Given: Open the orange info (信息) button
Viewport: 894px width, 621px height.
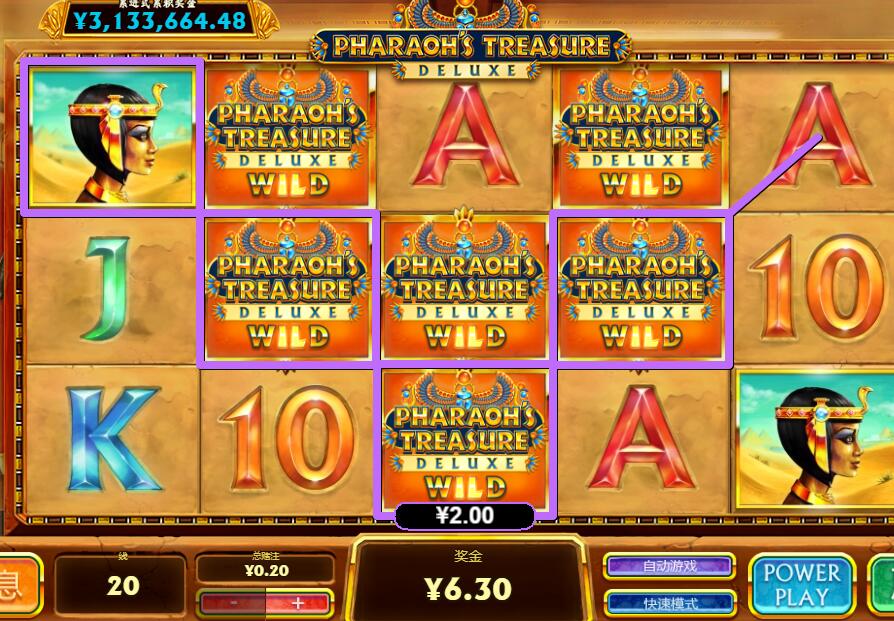Looking at the screenshot, I should (18, 583).
